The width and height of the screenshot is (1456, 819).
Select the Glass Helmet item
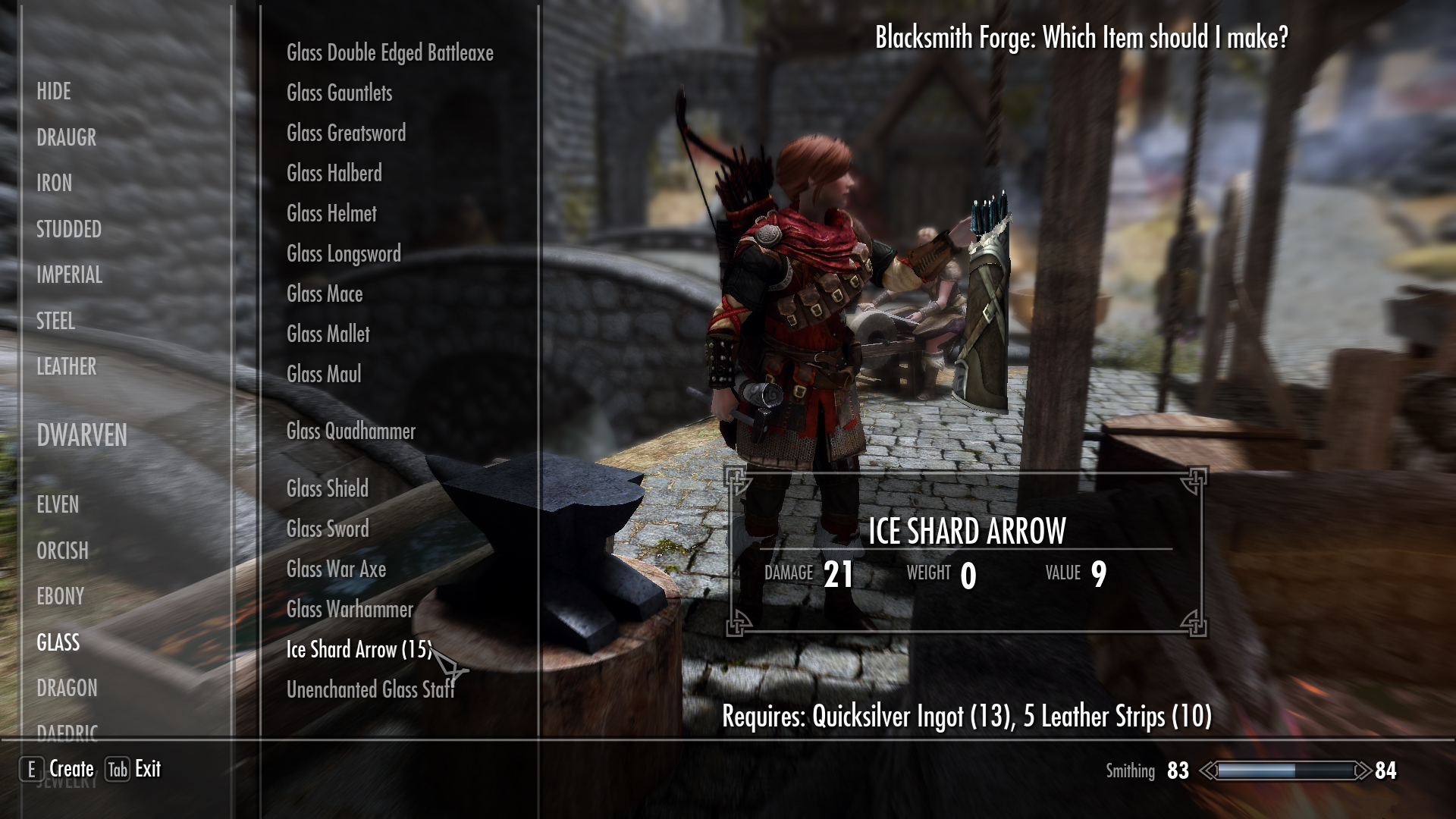point(332,214)
